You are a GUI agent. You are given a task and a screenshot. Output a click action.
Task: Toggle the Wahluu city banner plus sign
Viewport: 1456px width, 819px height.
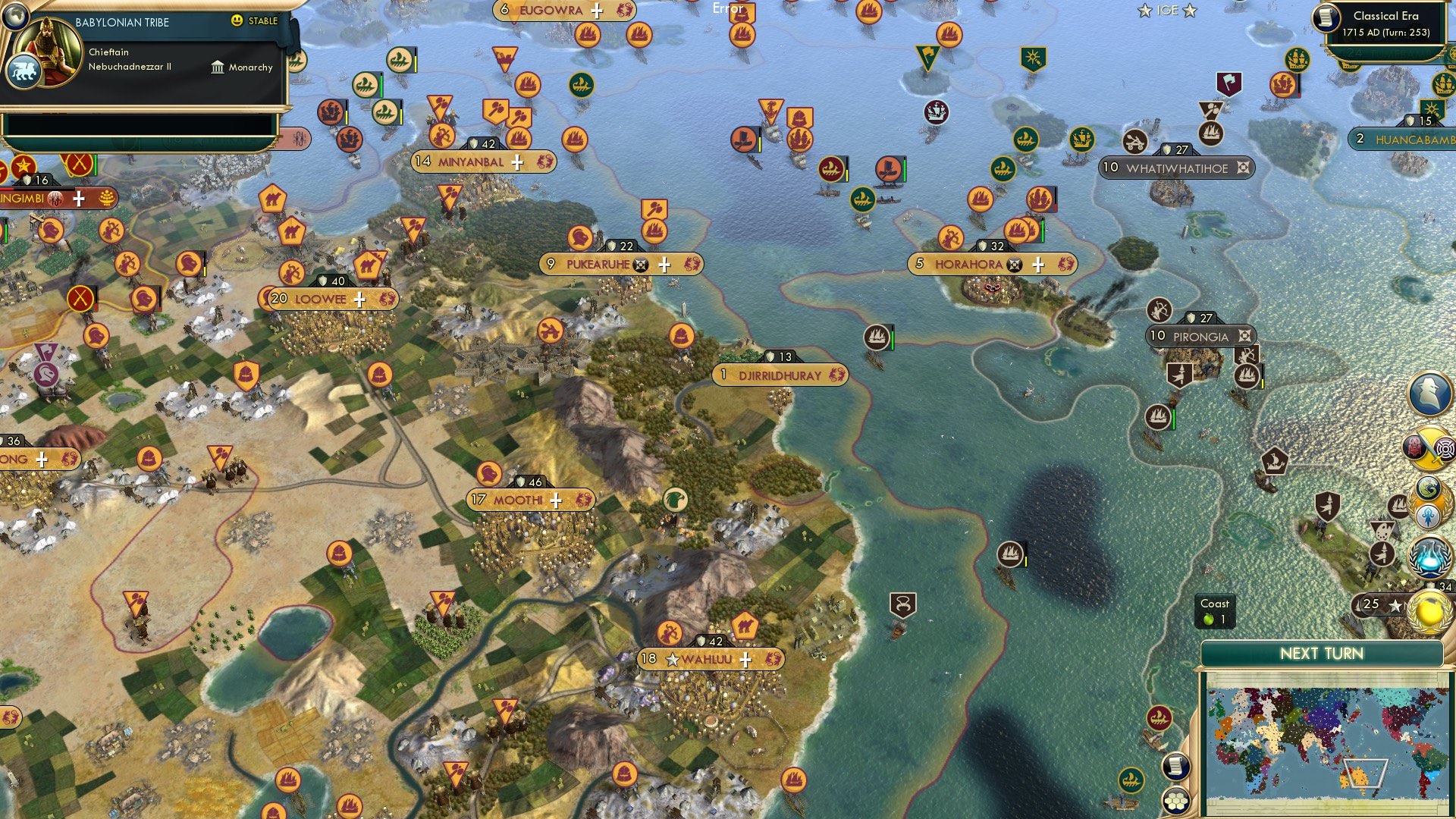pyautogui.click(x=748, y=660)
